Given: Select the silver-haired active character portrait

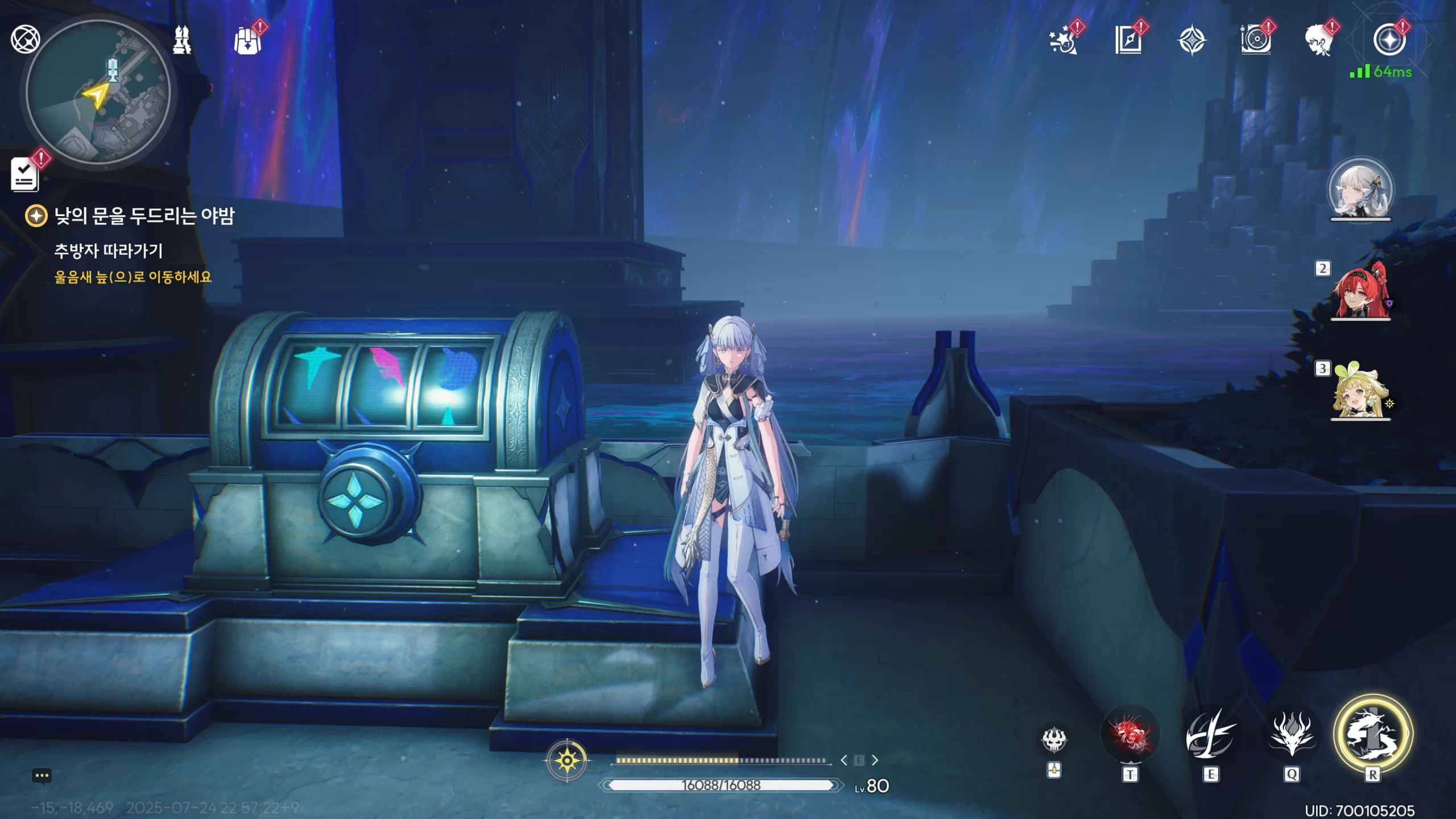Looking at the screenshot, I should click(1360, 191).
